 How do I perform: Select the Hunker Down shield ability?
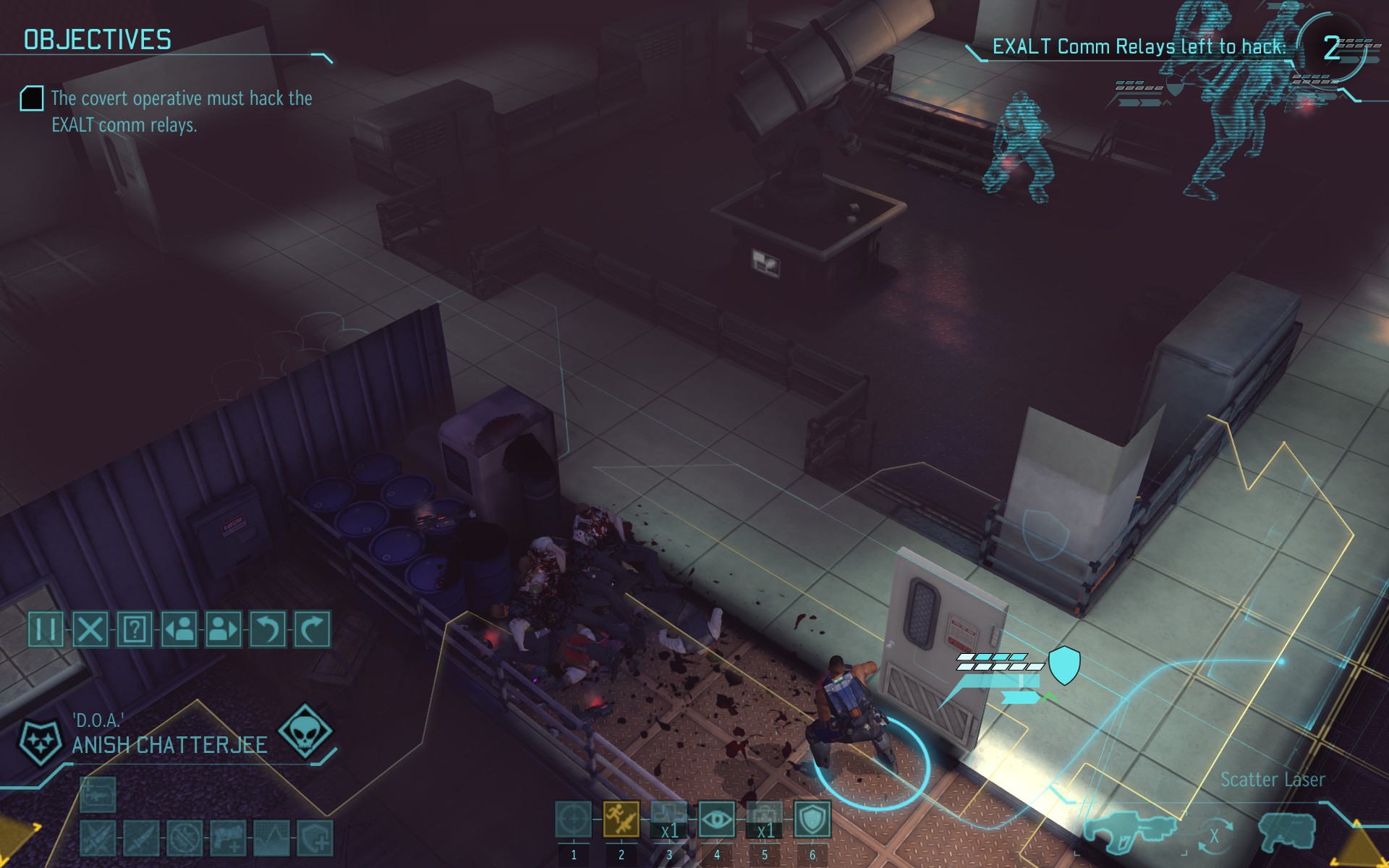point(812,820)
